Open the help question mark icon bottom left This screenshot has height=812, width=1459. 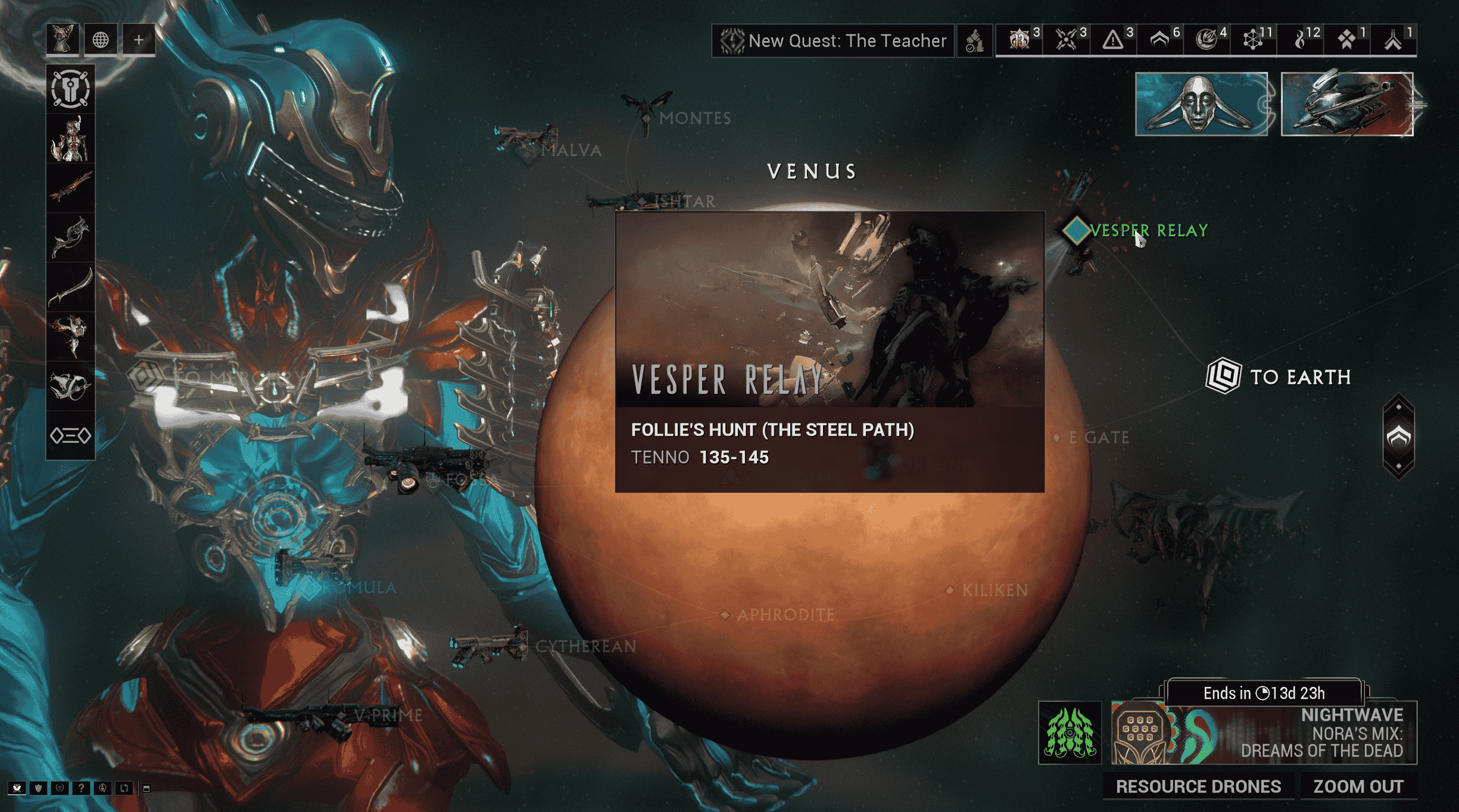[81, 789]
